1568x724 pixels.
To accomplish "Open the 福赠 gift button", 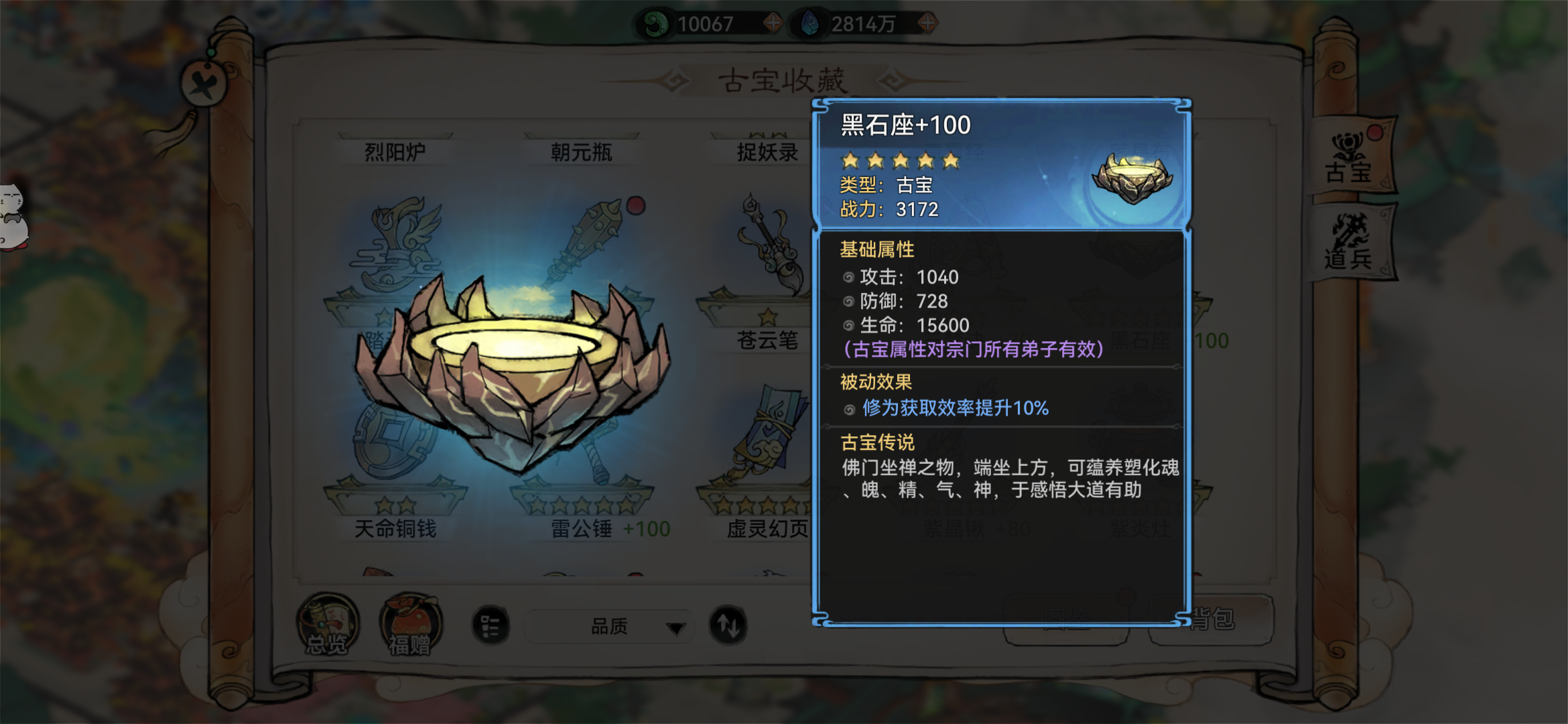I will tap(410, 625).
